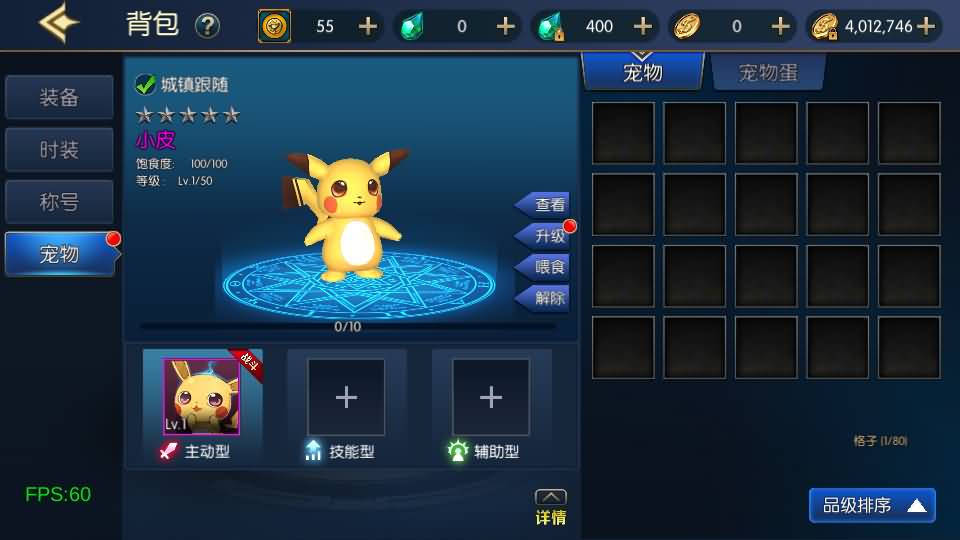The height and width of the screenshot is (540, 960).
Task: Open the 时装 fashion tab
Action: tap(59, 150)
